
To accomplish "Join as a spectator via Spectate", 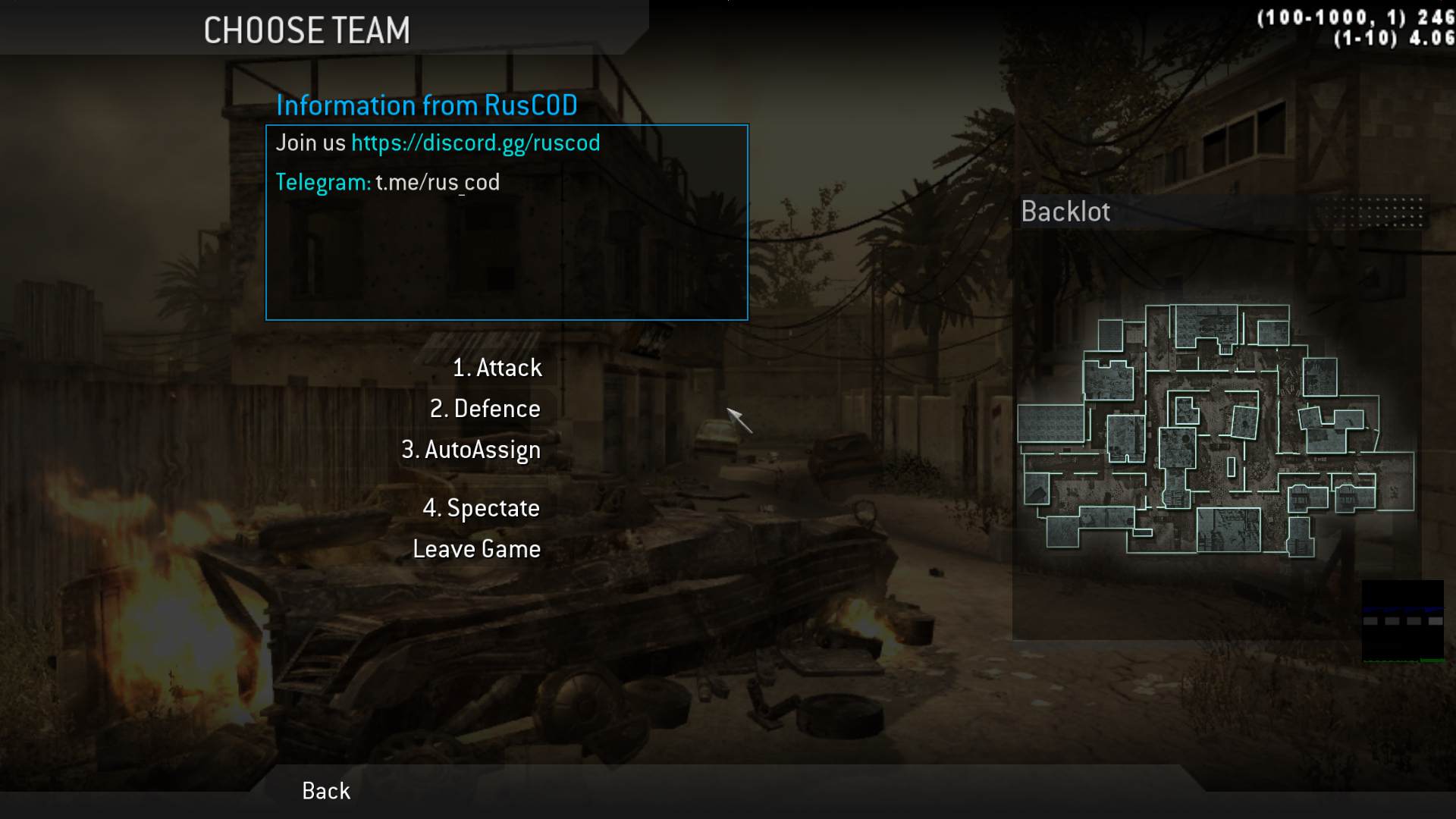I will click(x=481, y=508).
